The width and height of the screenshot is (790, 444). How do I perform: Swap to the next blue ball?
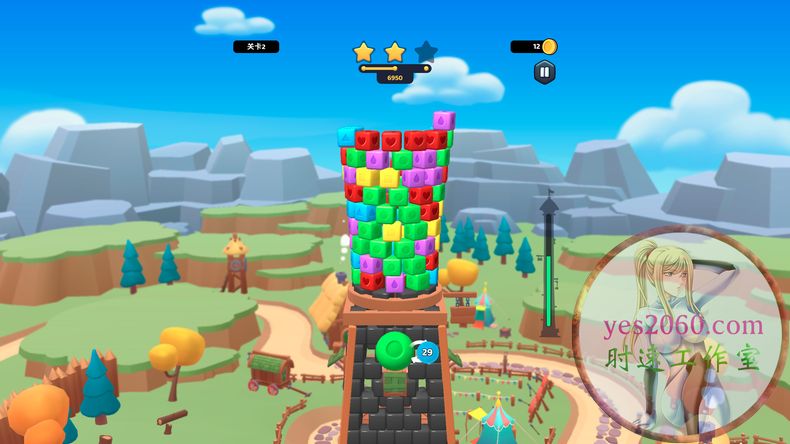(427, 352)
